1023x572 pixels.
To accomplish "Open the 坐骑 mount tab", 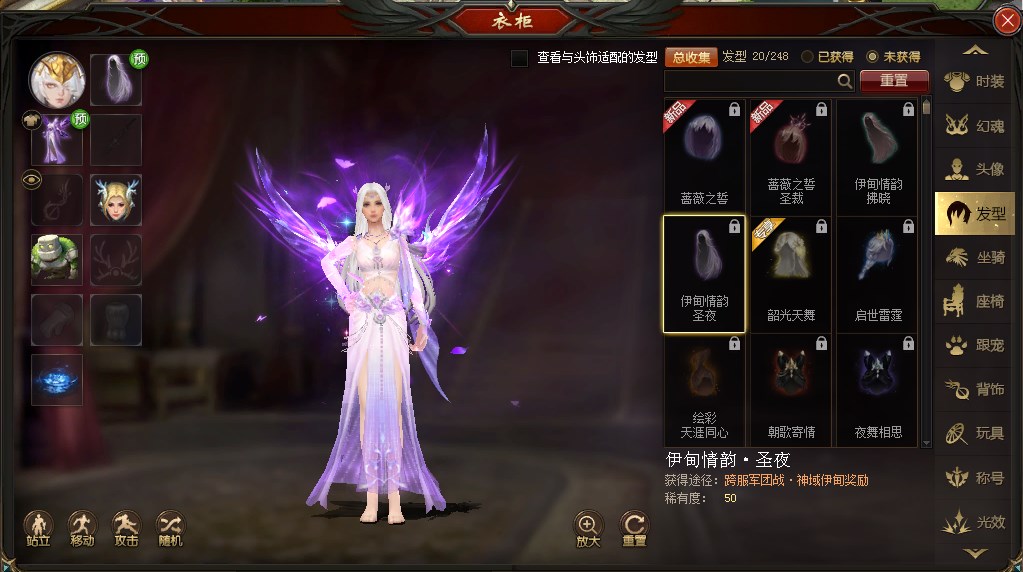I will tap(976, 258).
